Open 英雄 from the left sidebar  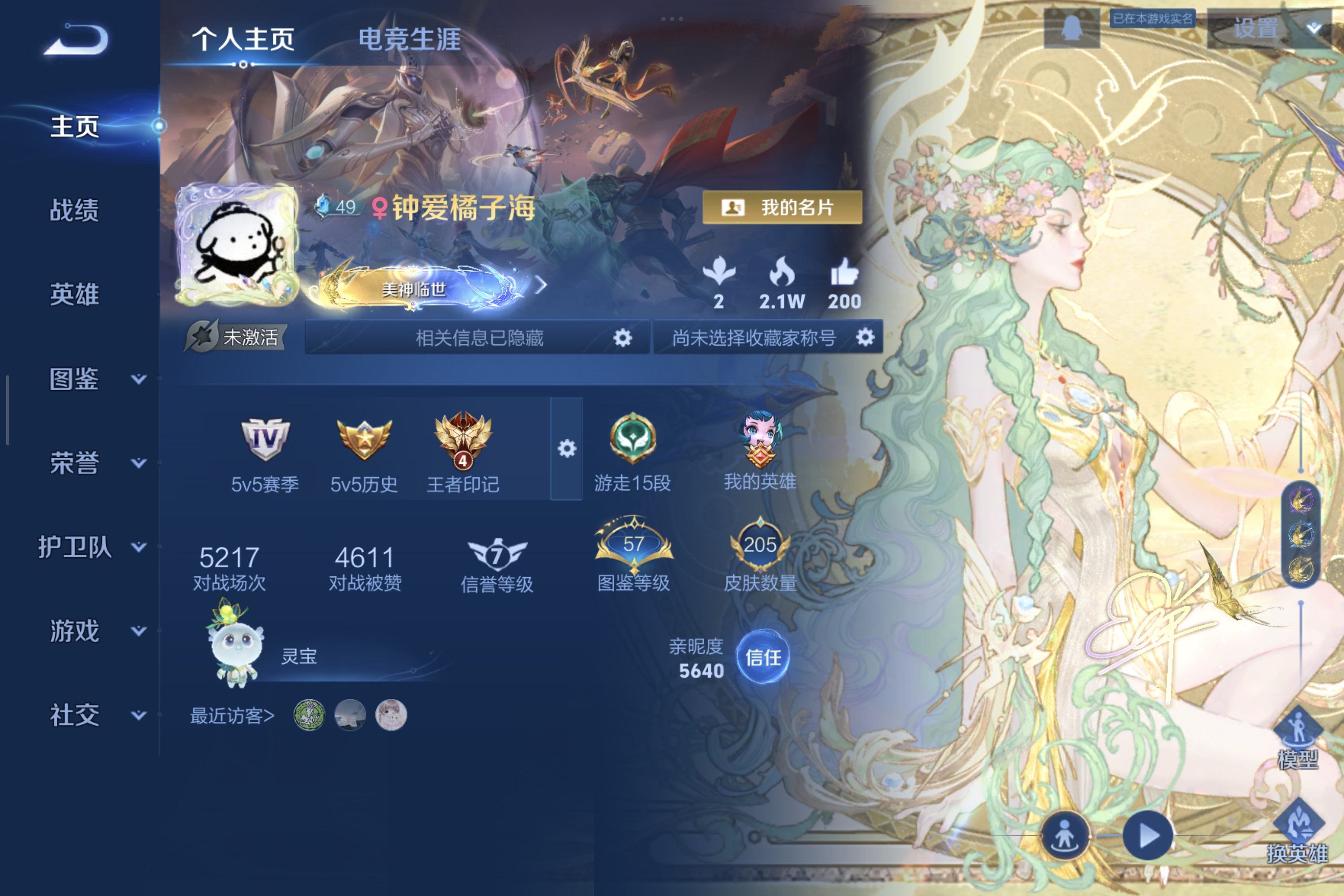point(74,296)
